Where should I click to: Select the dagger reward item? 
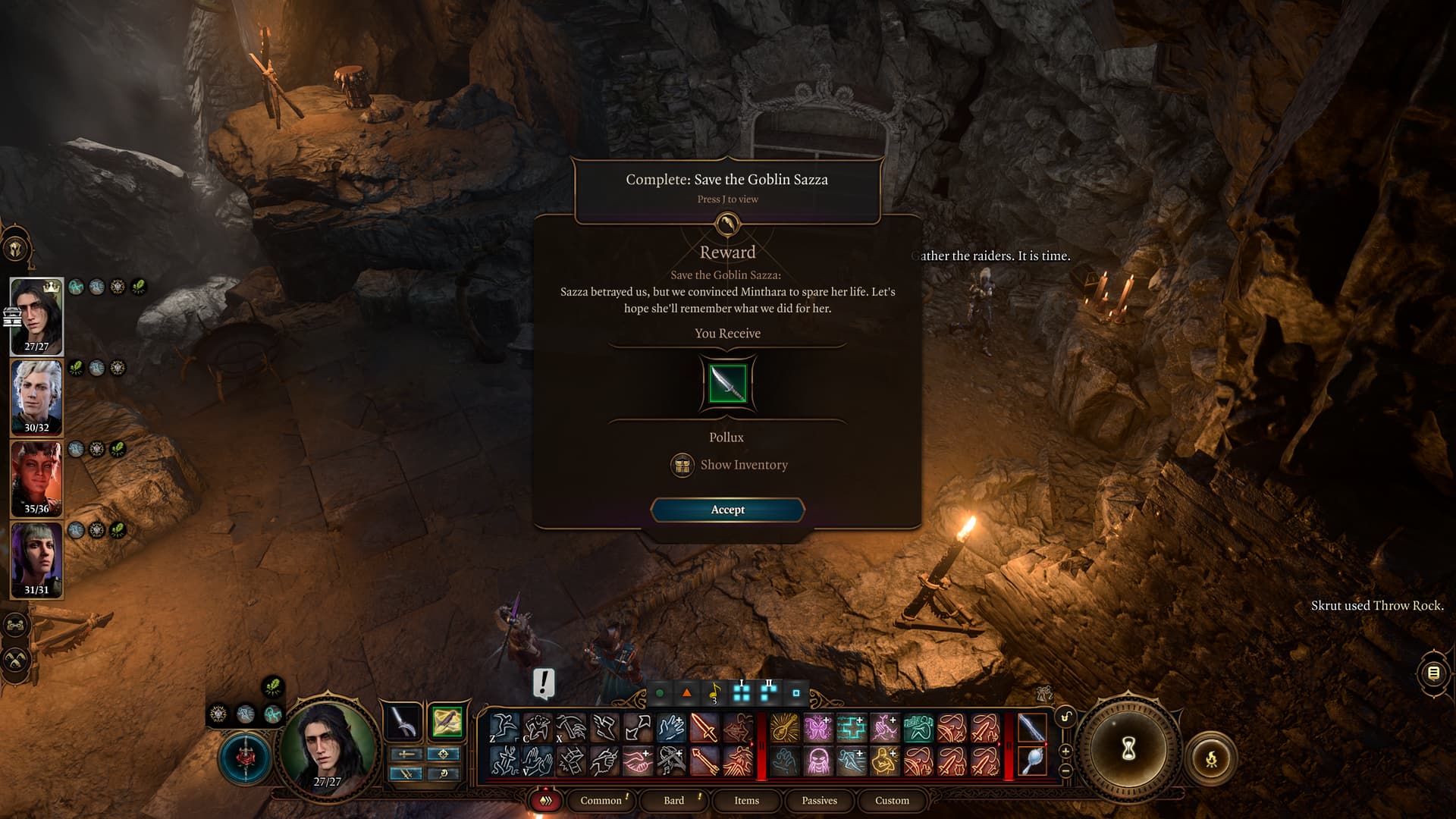click(x=727, y=384)
